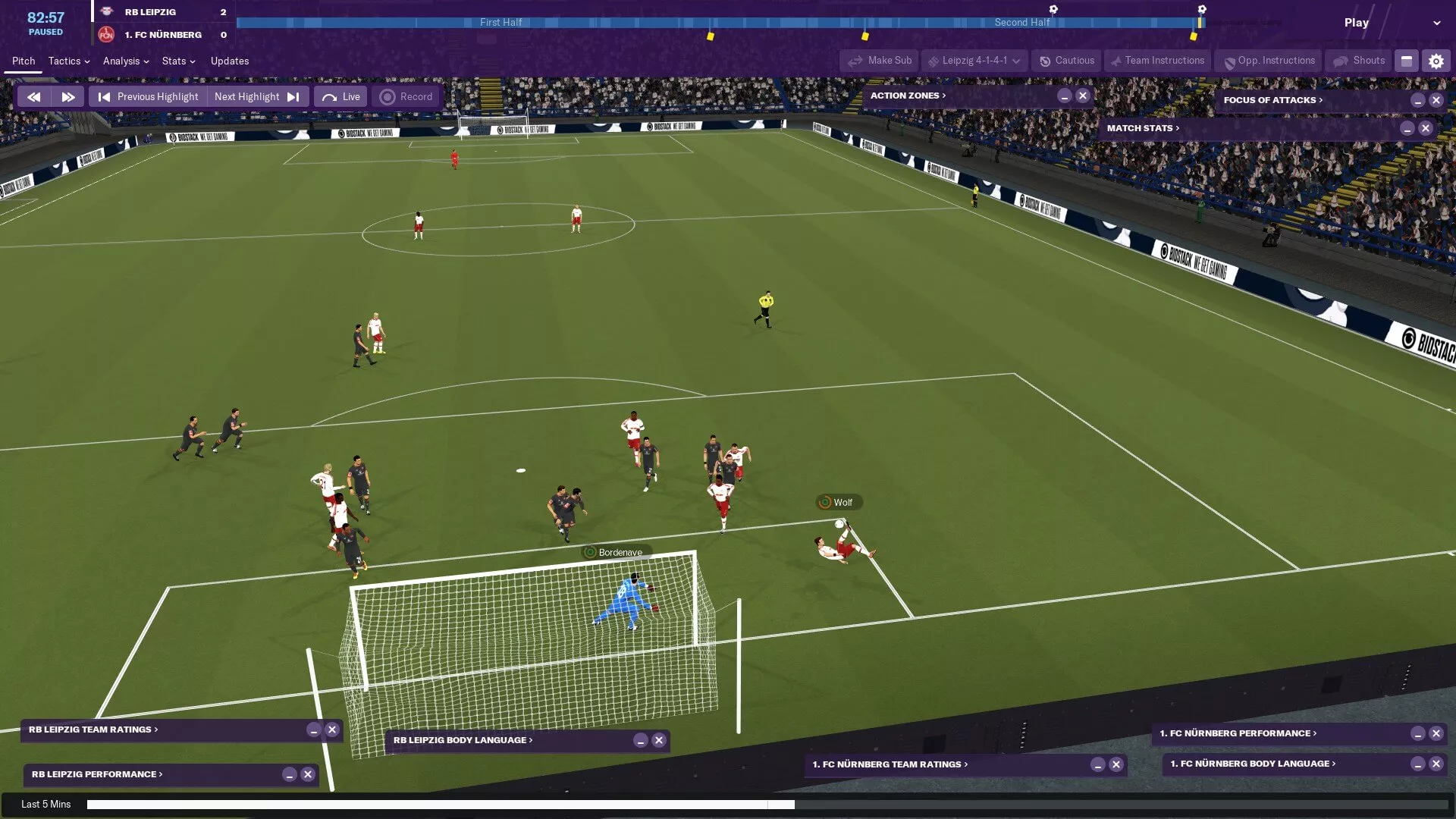Skip to the Next Highlight
The width and height of the screenshot is (1456, 819).
coord(257,97)
